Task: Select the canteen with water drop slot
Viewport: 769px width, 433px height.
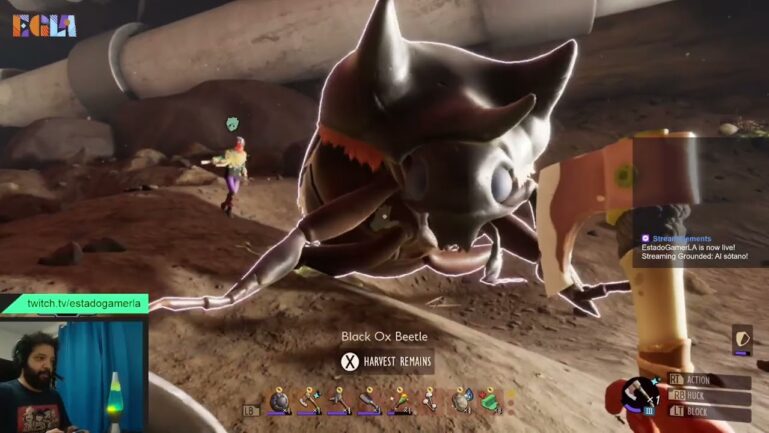Action: [461, 401]
